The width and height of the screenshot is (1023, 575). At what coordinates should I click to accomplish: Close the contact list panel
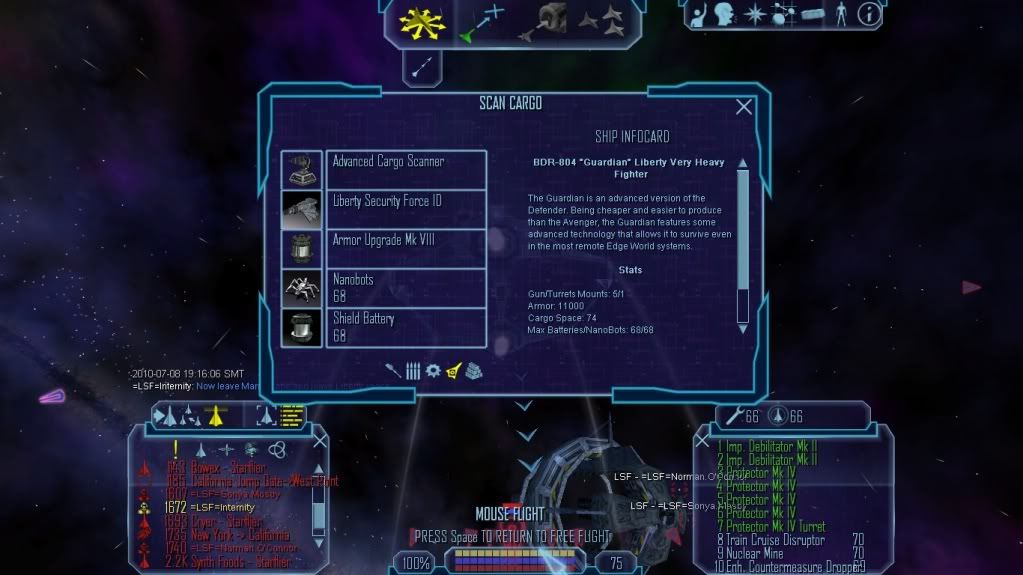(320, 440)
